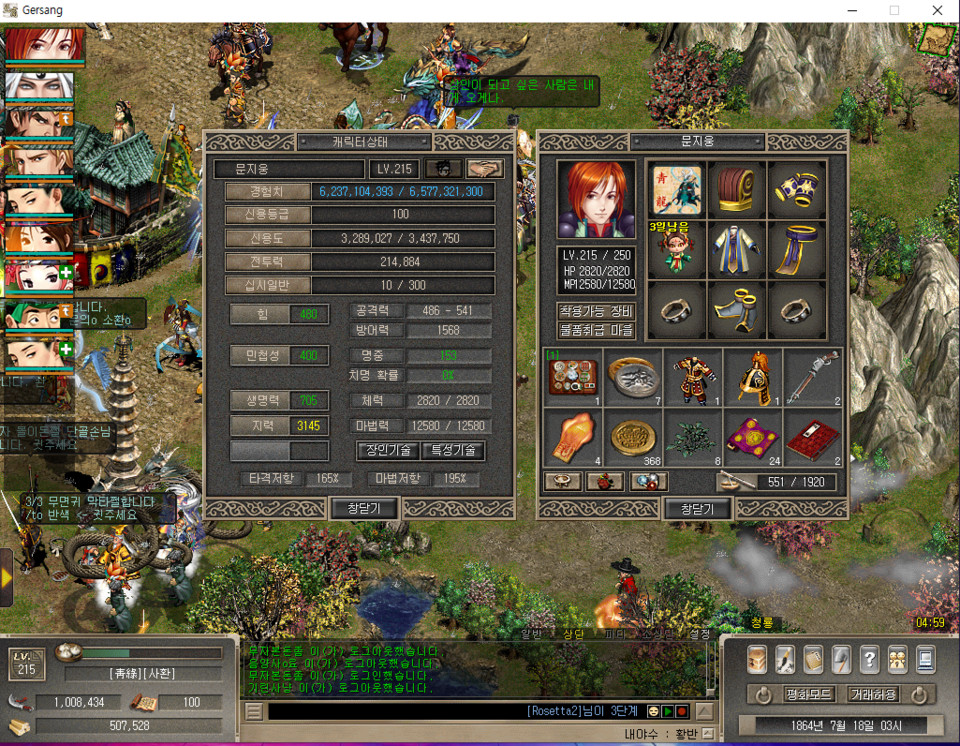Screen dimensions: 960x746
Task: Show 착용가능 장비 wearable equipment
Action: coord(596,311)
